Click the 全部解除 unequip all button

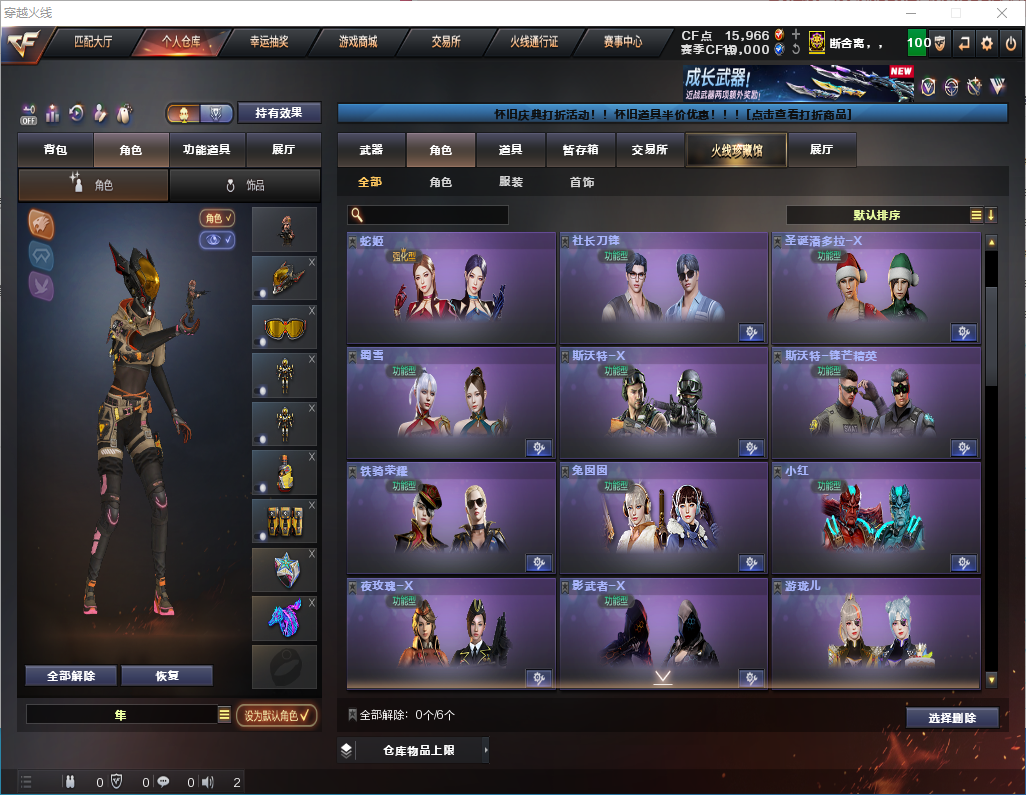click(x=70, y=675)
